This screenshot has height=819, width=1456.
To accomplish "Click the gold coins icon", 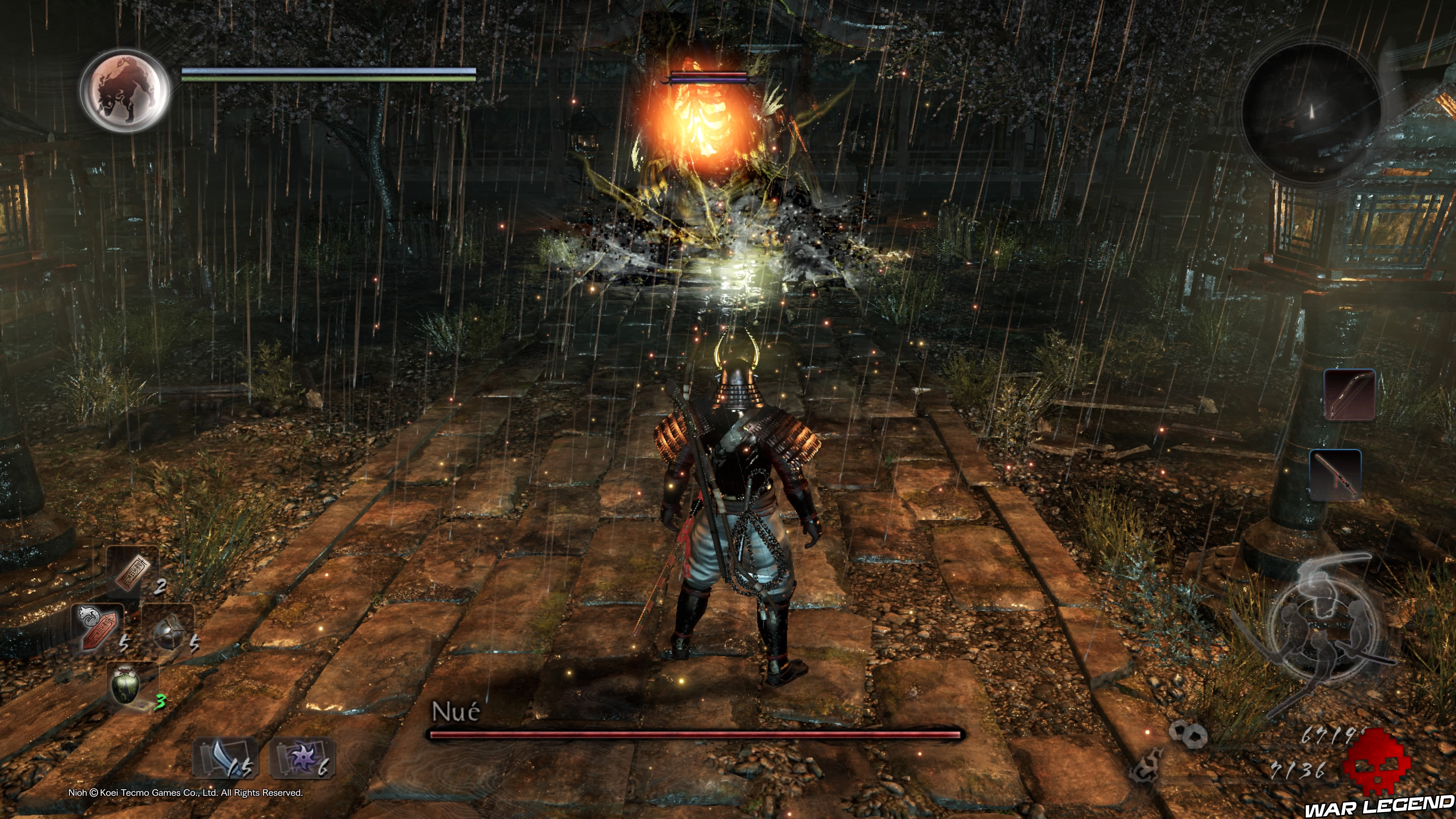I will [x=1188, y=734].
